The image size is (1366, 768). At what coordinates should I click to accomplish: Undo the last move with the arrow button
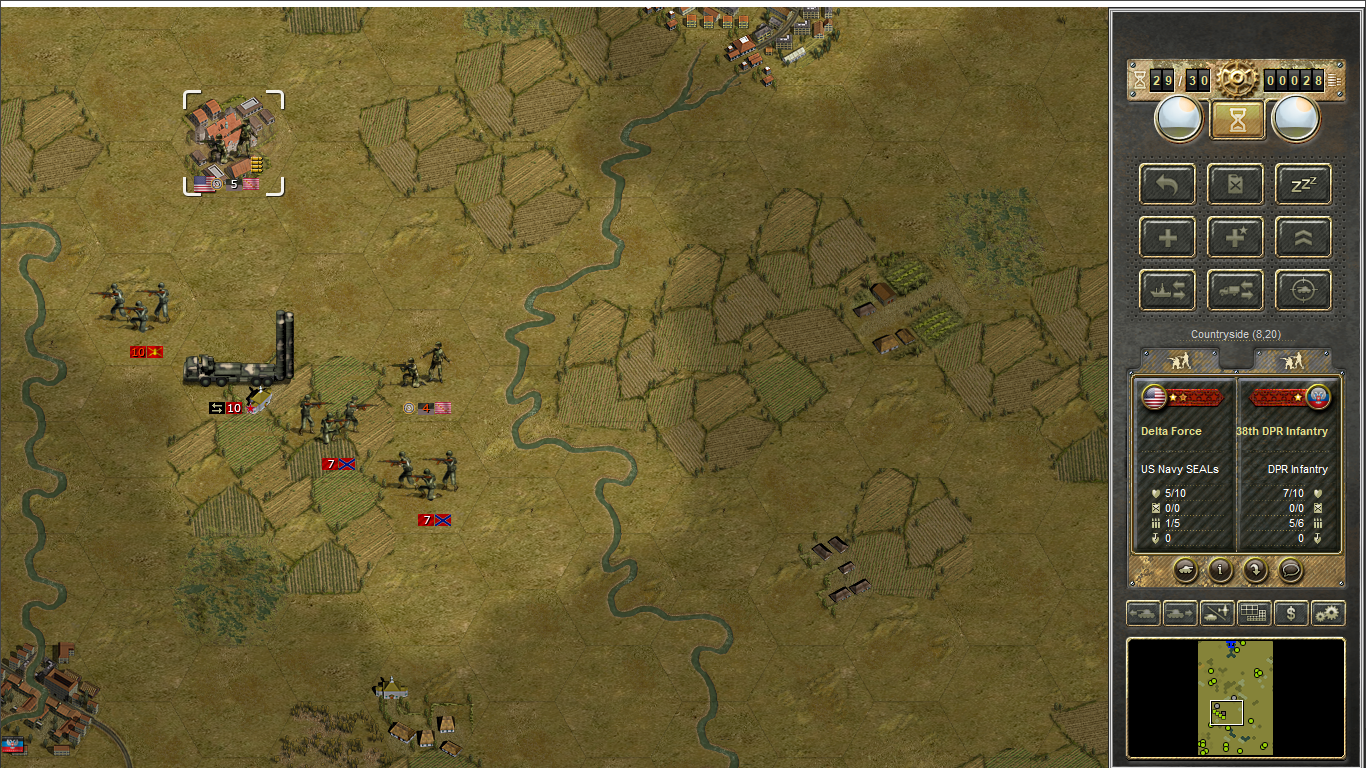pyautogui.click(x=1168, y=184)
